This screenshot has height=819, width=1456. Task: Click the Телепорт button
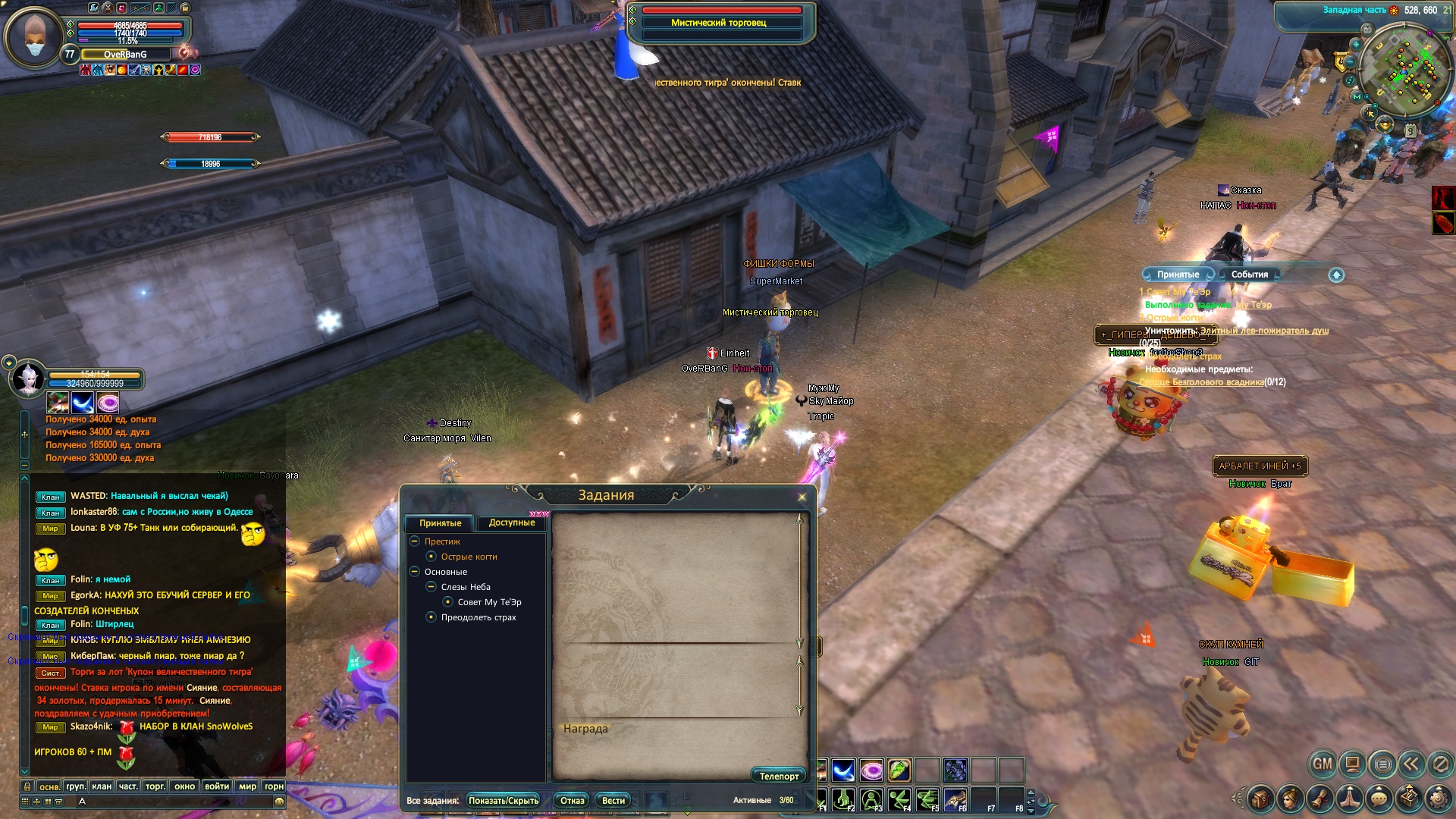[x=779, y=776]
